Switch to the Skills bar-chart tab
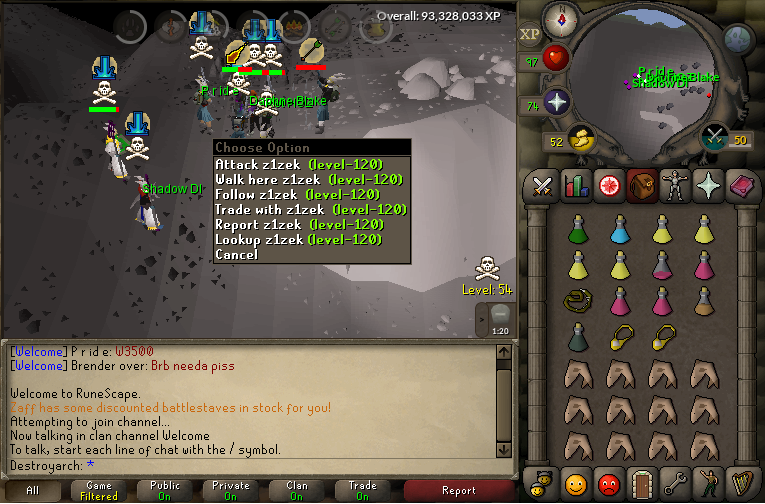Image resolution: width=765 pixels, height=504 pixels. coord(576,186)
